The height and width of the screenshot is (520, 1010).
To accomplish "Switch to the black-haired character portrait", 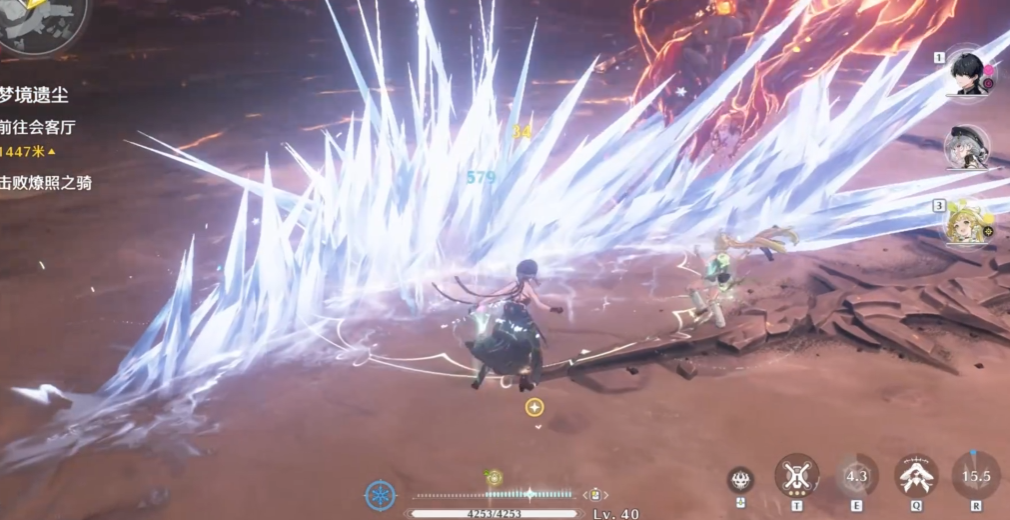I will click(966, 72).
